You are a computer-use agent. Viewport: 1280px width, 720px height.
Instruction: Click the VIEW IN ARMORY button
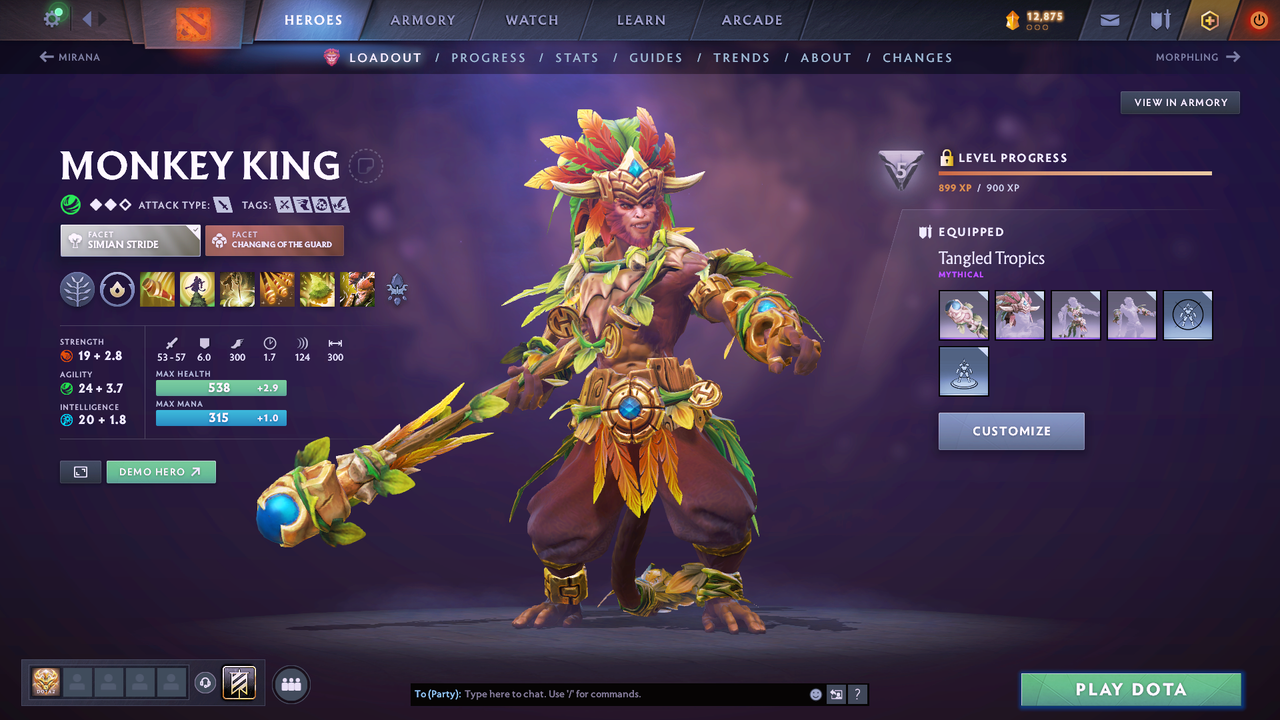click(x=1179, y=102)
